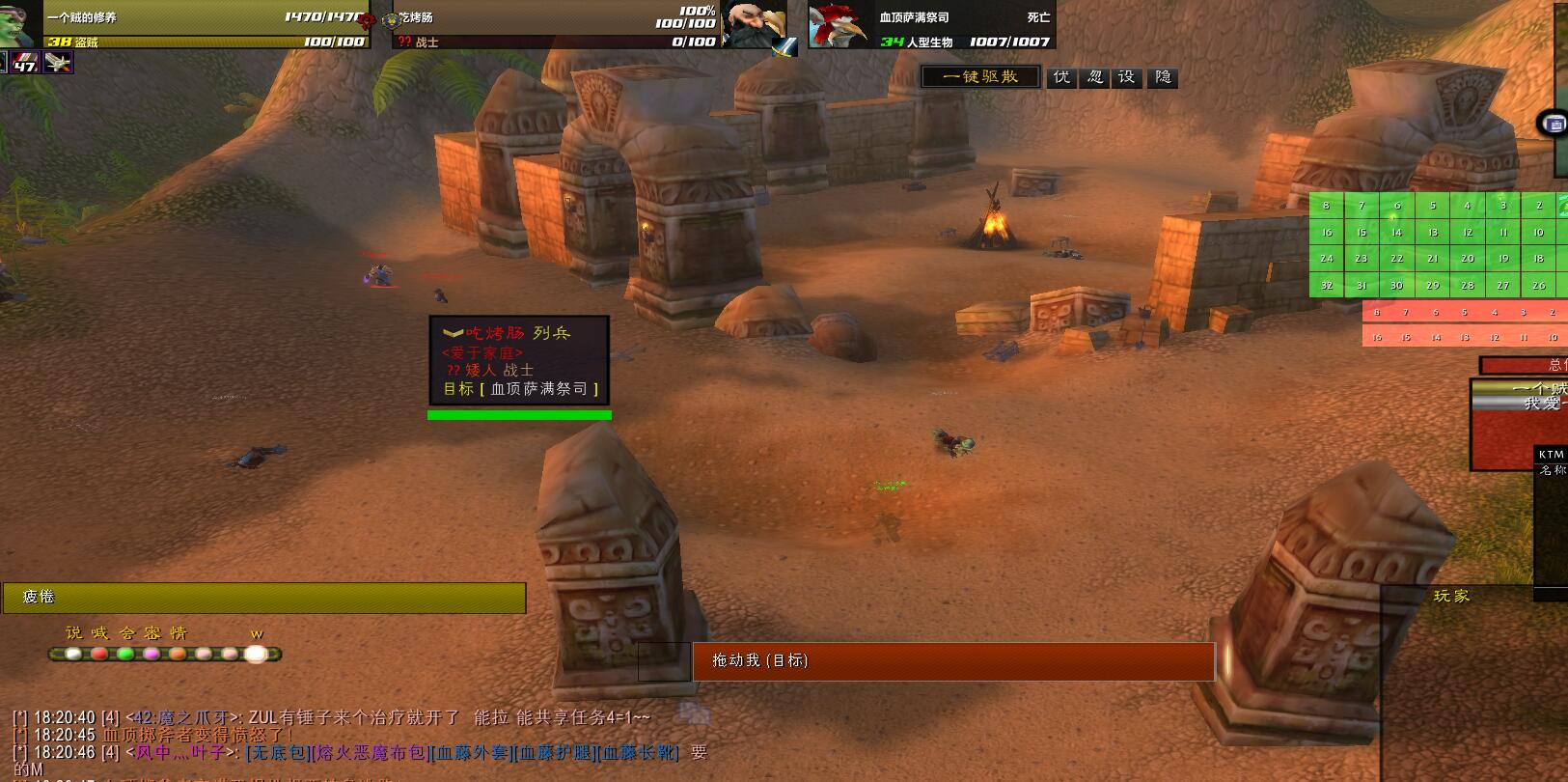Select the 血顶萨满祭司 target-of-target frame
This screenshot has width=1568, height=782.
coord(836,25)
